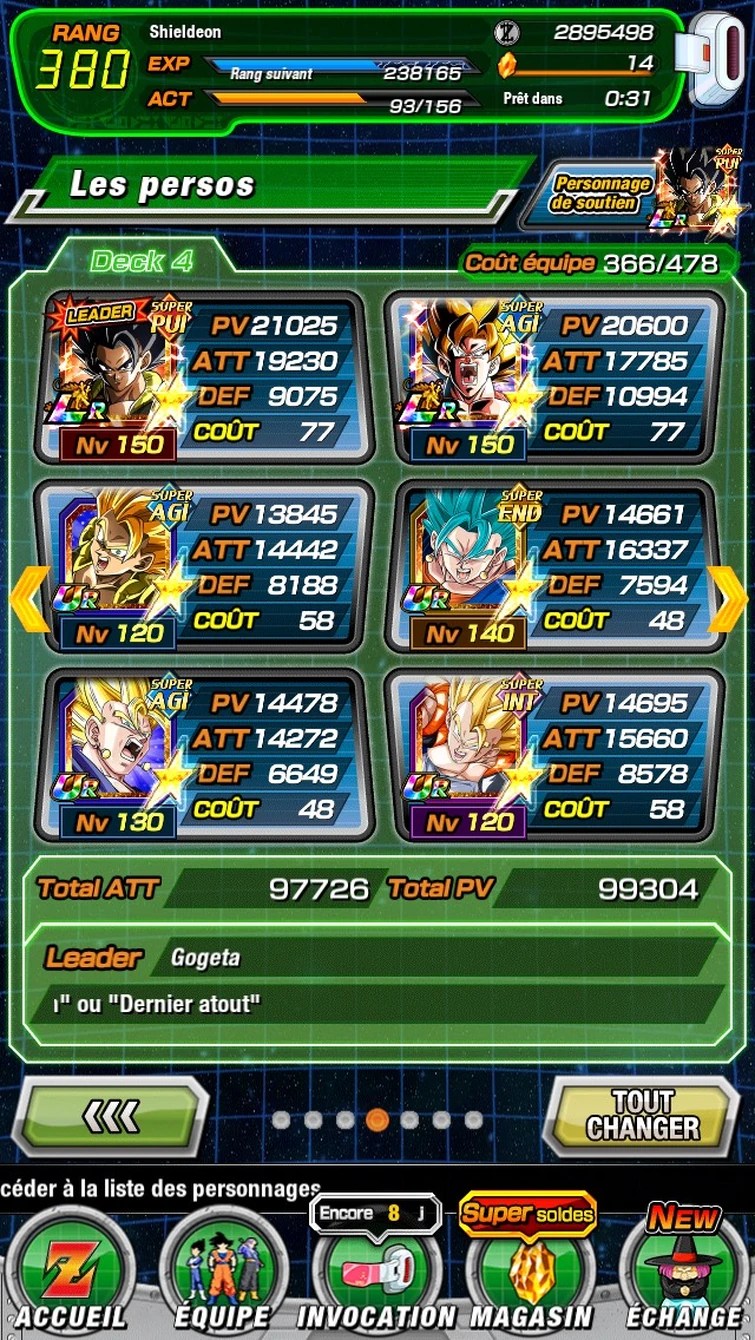Choose the Super INT Nv 120 card
This screenshot has height=1340, width=755.
point(554,756)
